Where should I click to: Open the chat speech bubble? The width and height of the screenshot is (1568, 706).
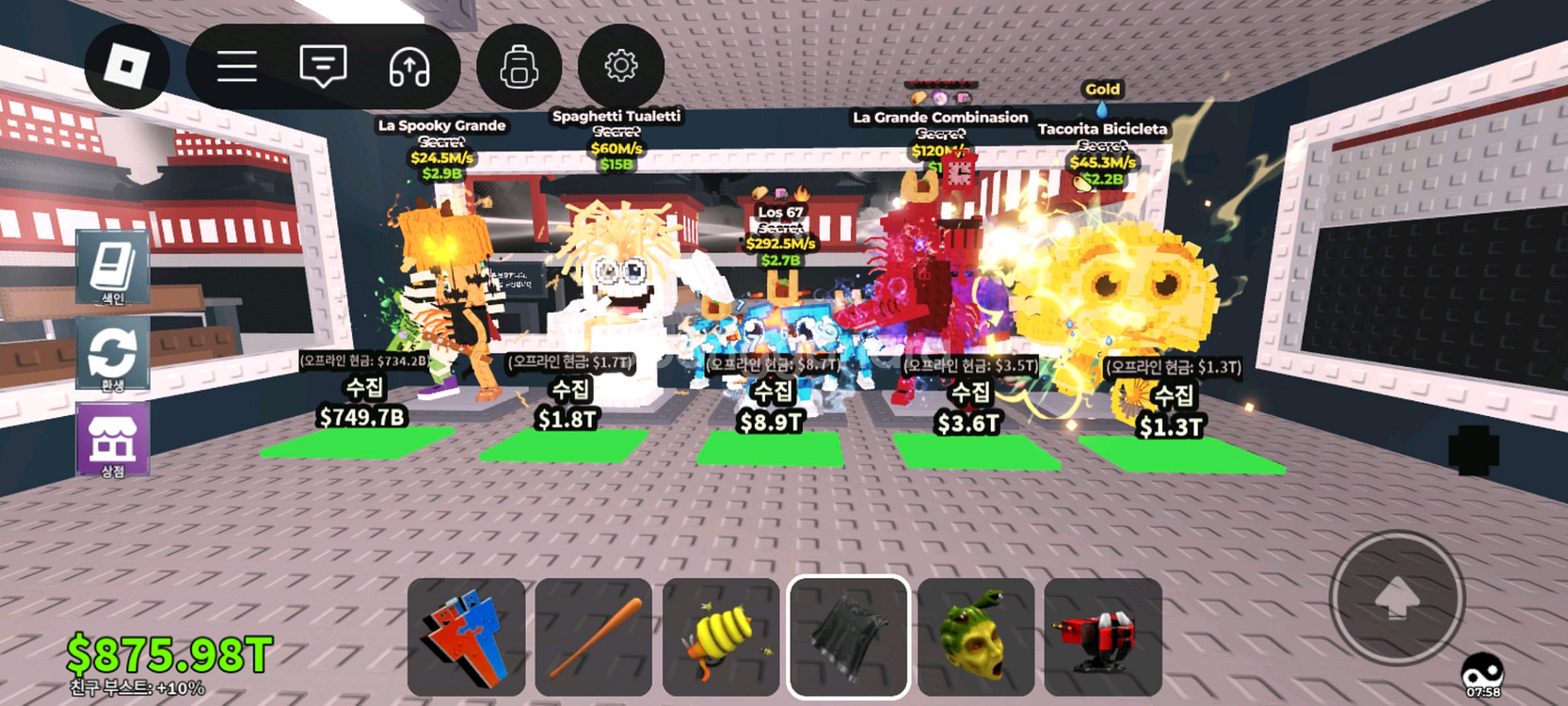[x=323, y=66]
